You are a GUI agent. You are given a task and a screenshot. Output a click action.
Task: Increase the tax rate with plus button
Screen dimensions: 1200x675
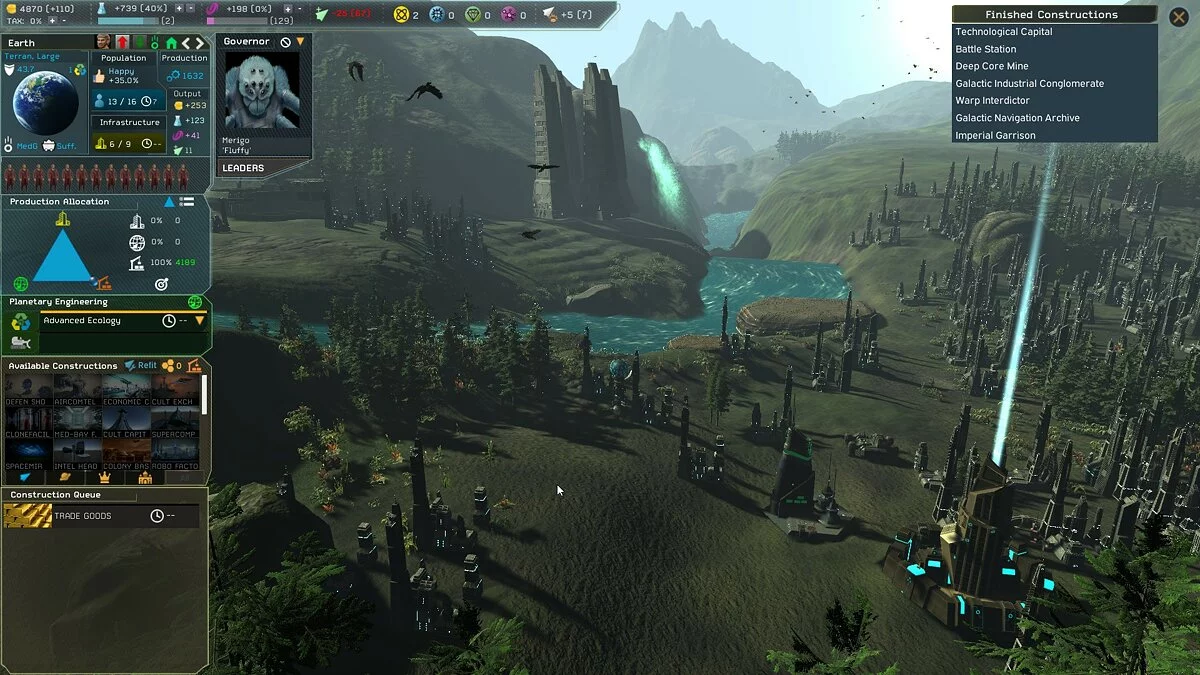[x=50, y=20]
